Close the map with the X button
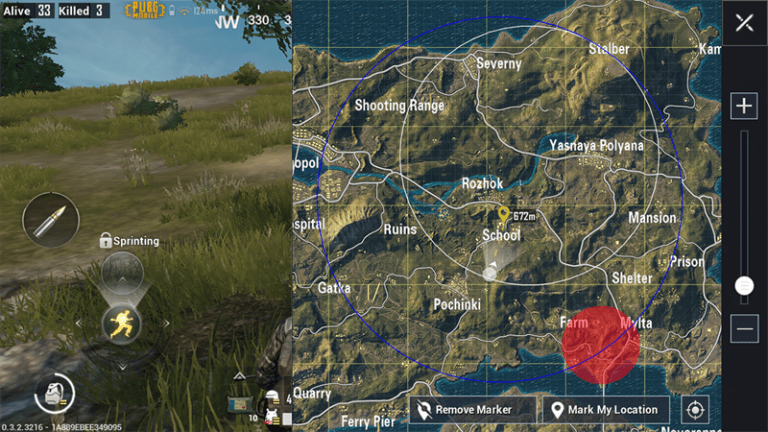The width and height of the screenshot is (768, 432). click(744, 23)
